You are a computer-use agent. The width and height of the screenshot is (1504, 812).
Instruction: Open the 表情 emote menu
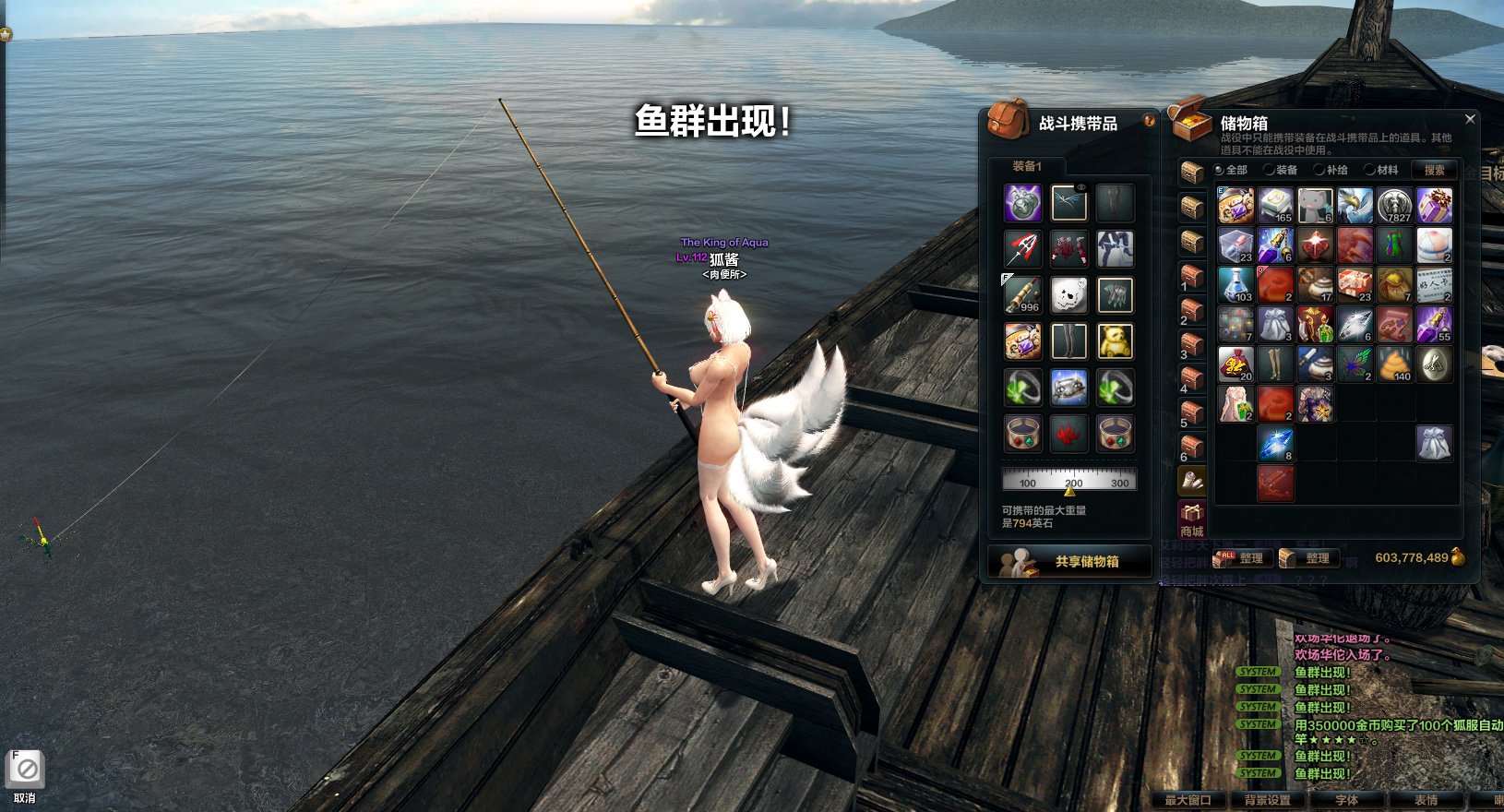(x=1426, y=800)
